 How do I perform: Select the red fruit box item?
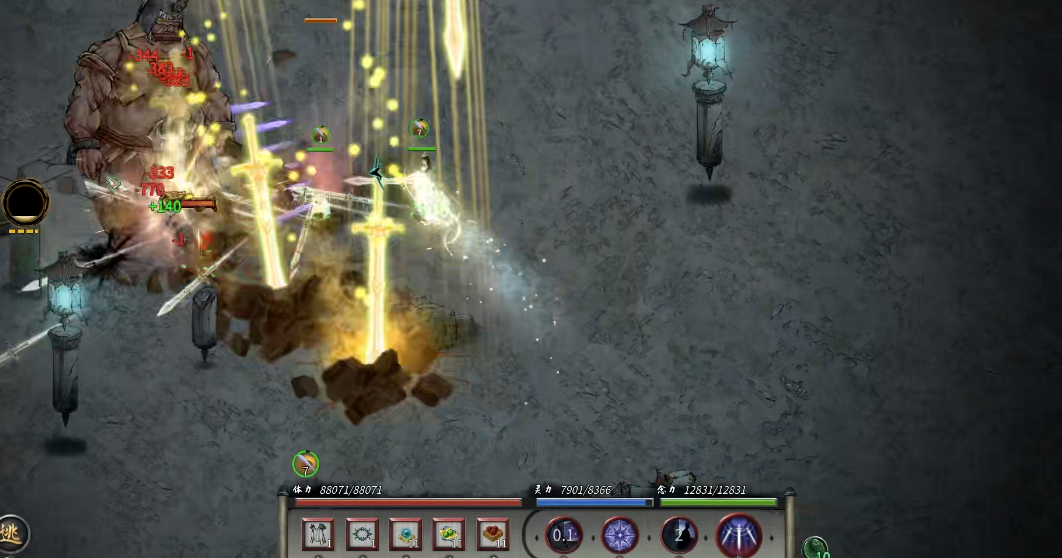(493, 534)
